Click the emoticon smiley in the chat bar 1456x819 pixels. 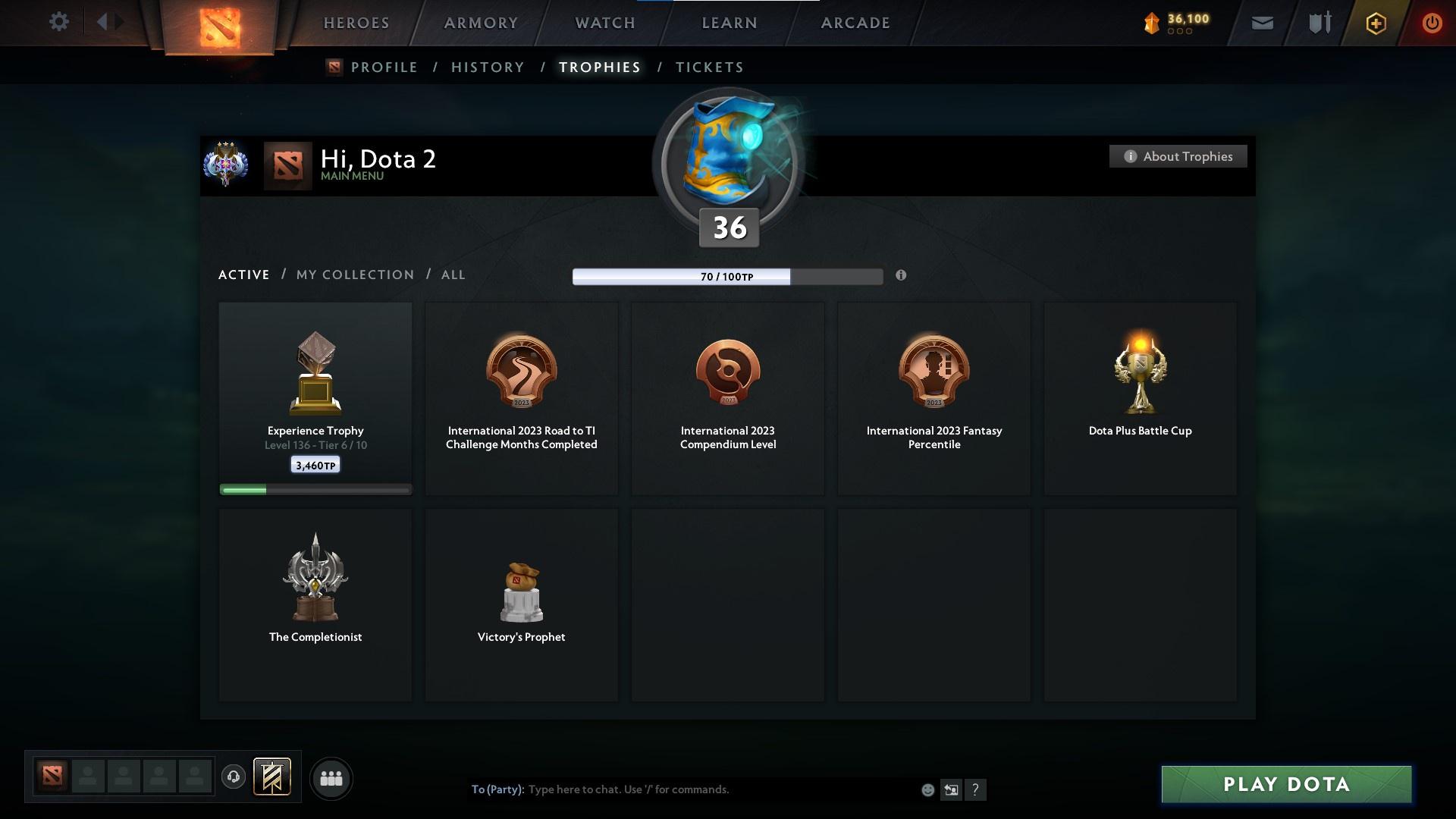point(927,789)
